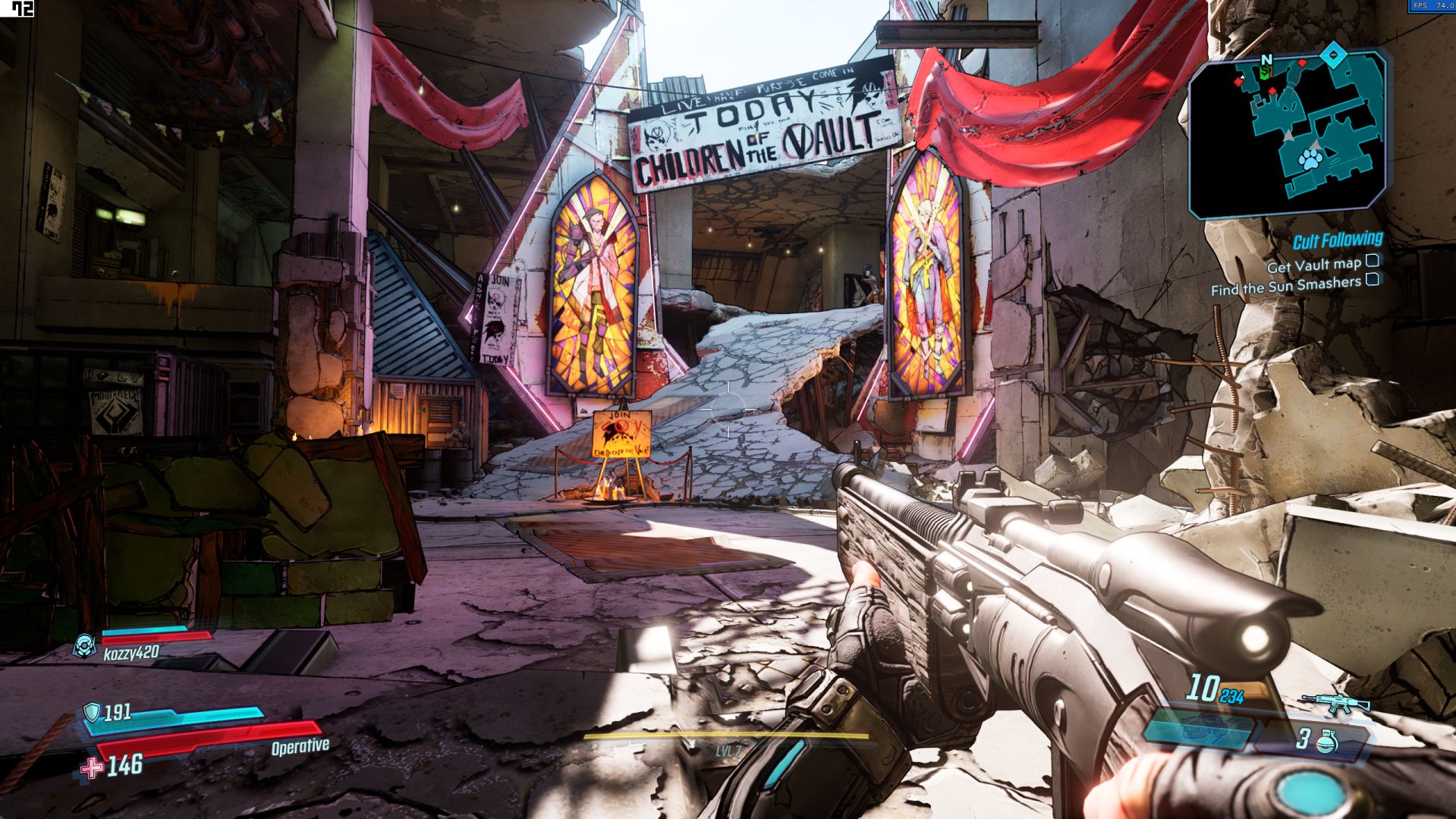Tick the Get Vault map objective checkbox
Screen dimensions: 1456x819
[1373, 261]
